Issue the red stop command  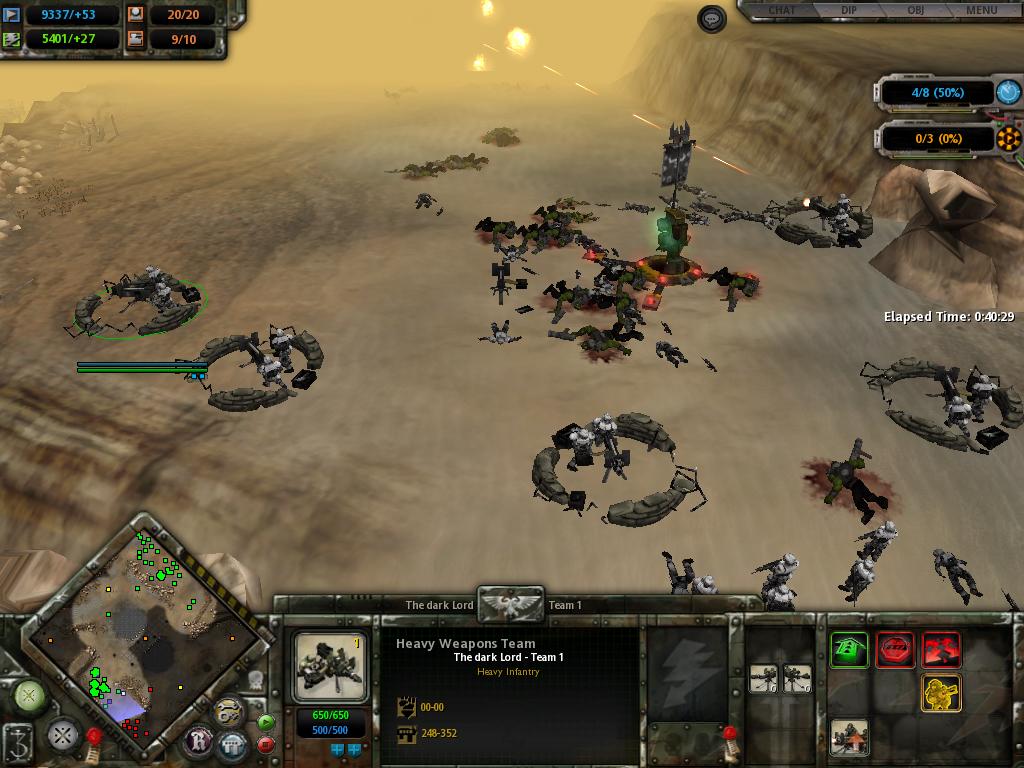(x=895, y=650)
